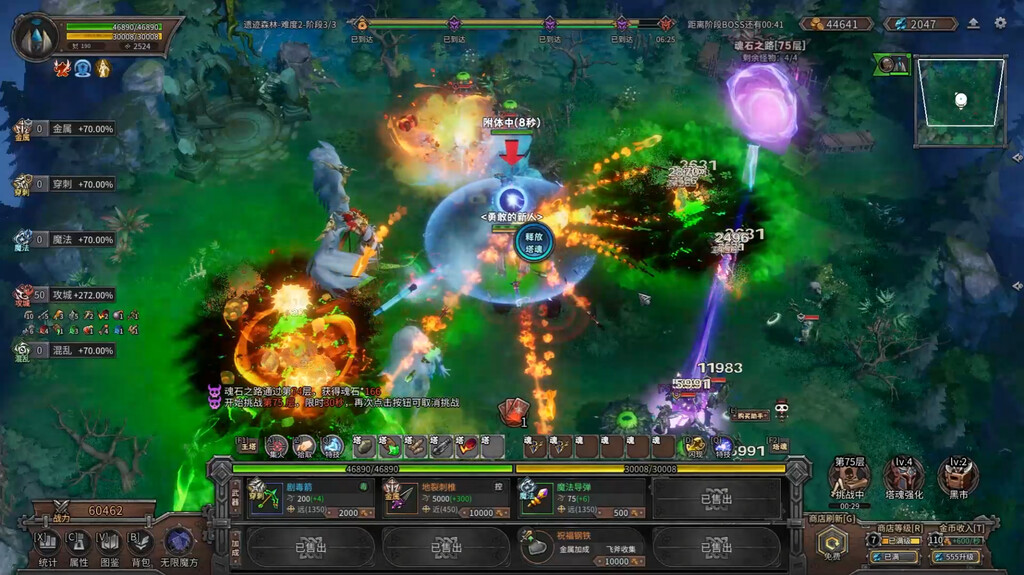
Task: Click the 释放塔魂 release button
Action: (533, 243)
